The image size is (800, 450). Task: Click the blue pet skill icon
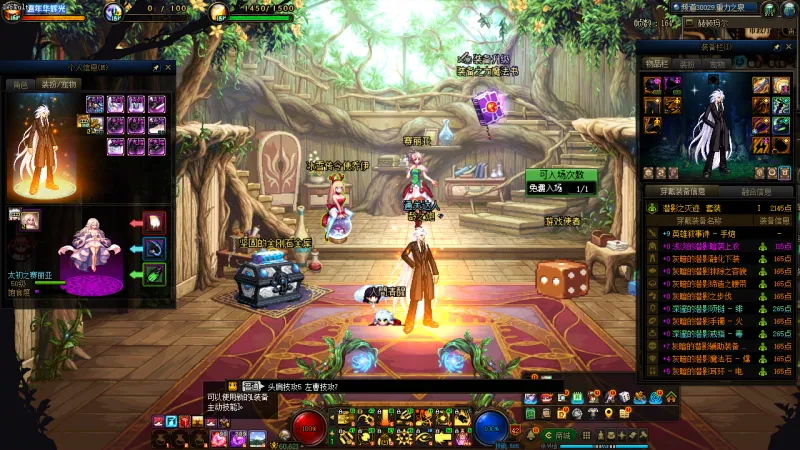coord(154,248)
